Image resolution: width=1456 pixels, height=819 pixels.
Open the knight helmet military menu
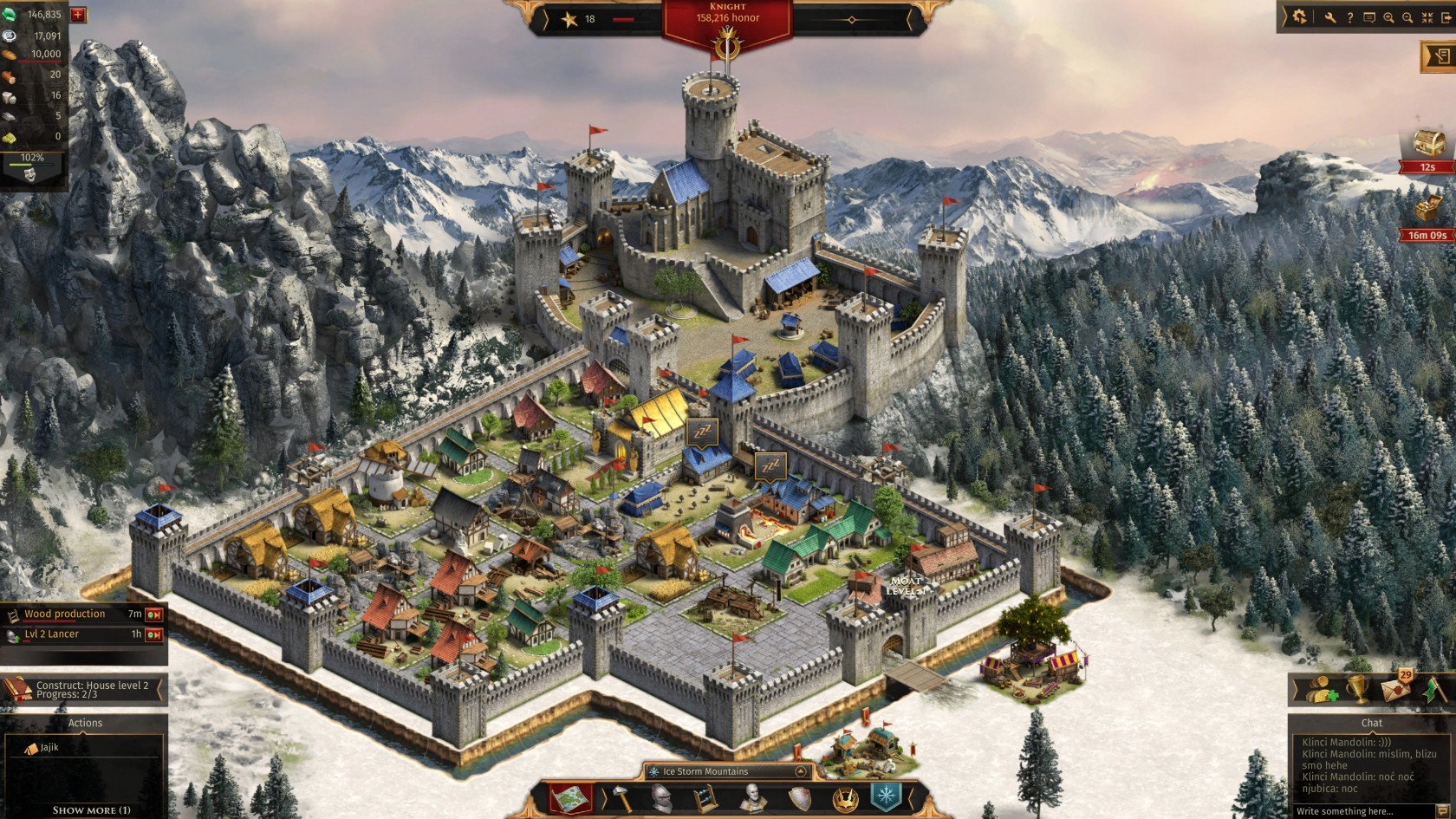tap(662, 798)
